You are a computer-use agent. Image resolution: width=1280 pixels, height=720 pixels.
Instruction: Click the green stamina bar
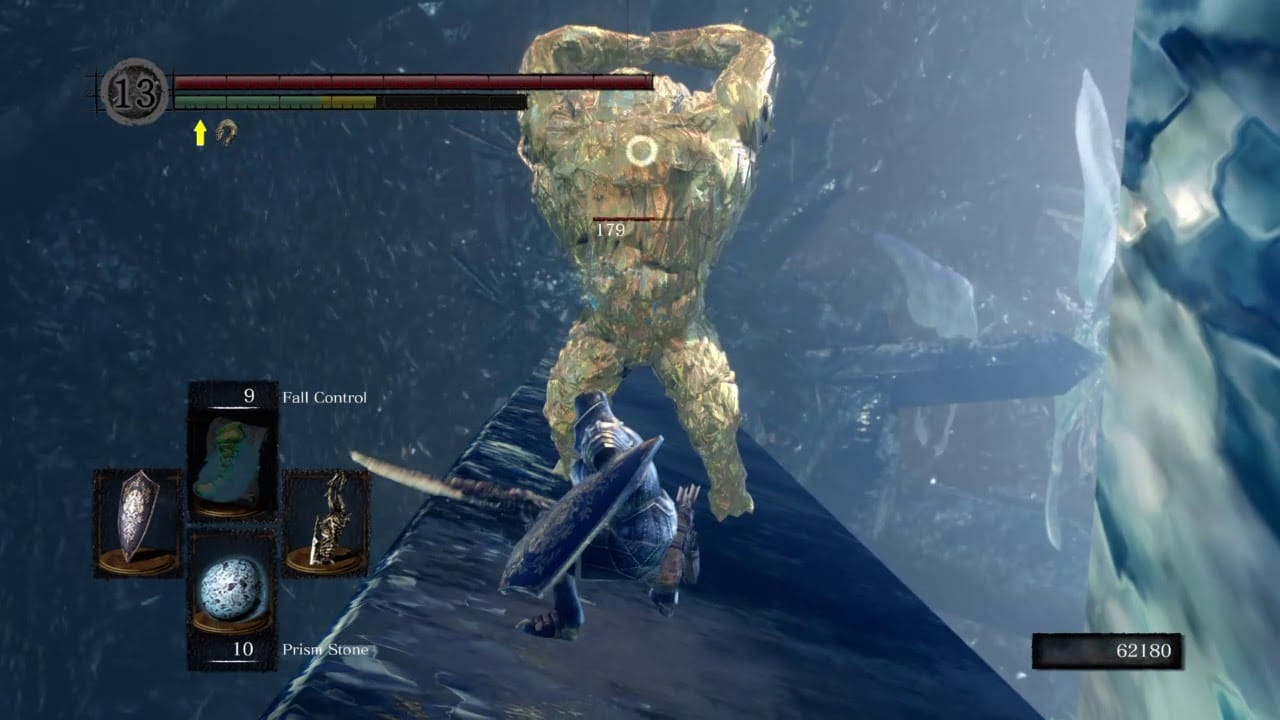[250, 101]
